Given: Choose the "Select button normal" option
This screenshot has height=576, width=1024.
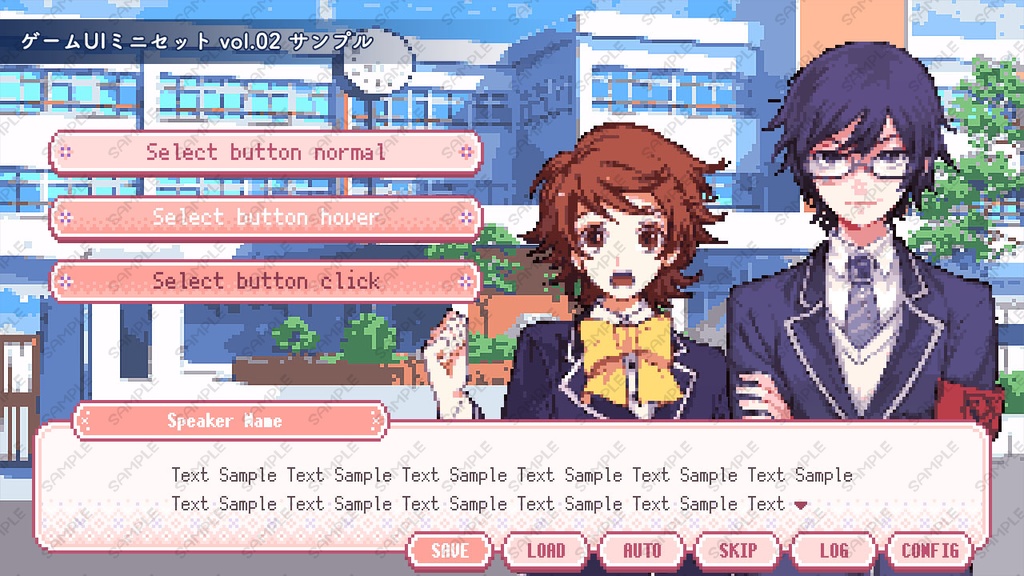Looking at the screenshot, I should [x=265, y=152].
